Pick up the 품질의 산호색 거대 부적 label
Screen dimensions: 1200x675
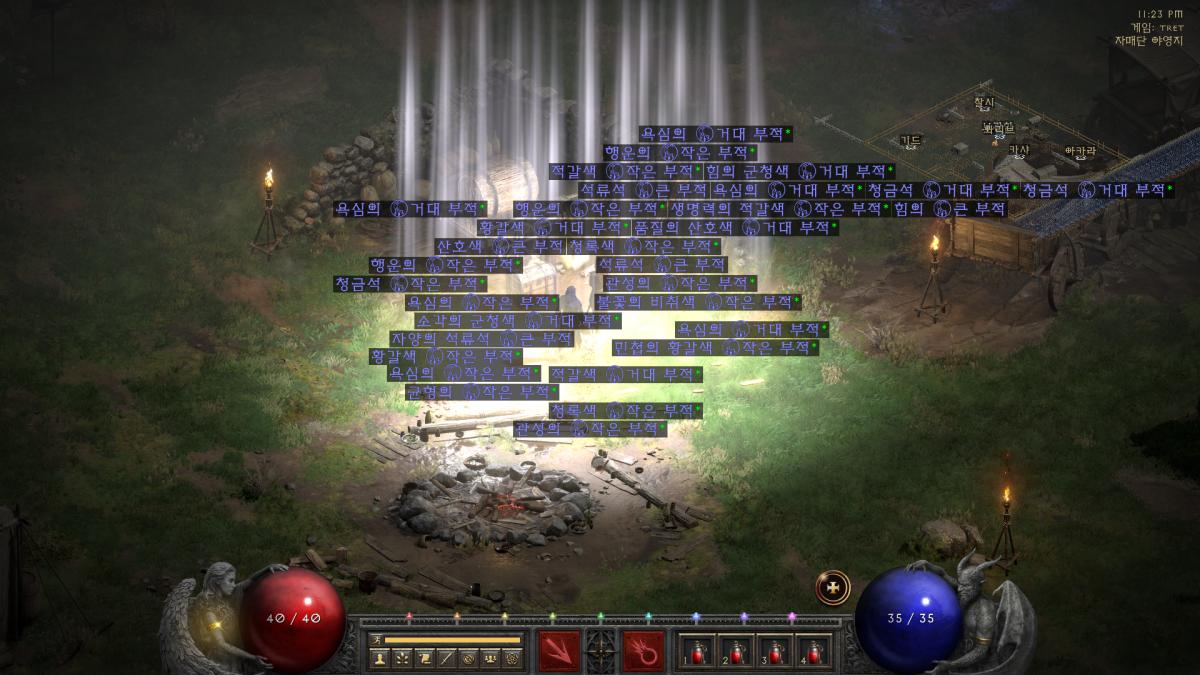[732, 227]
